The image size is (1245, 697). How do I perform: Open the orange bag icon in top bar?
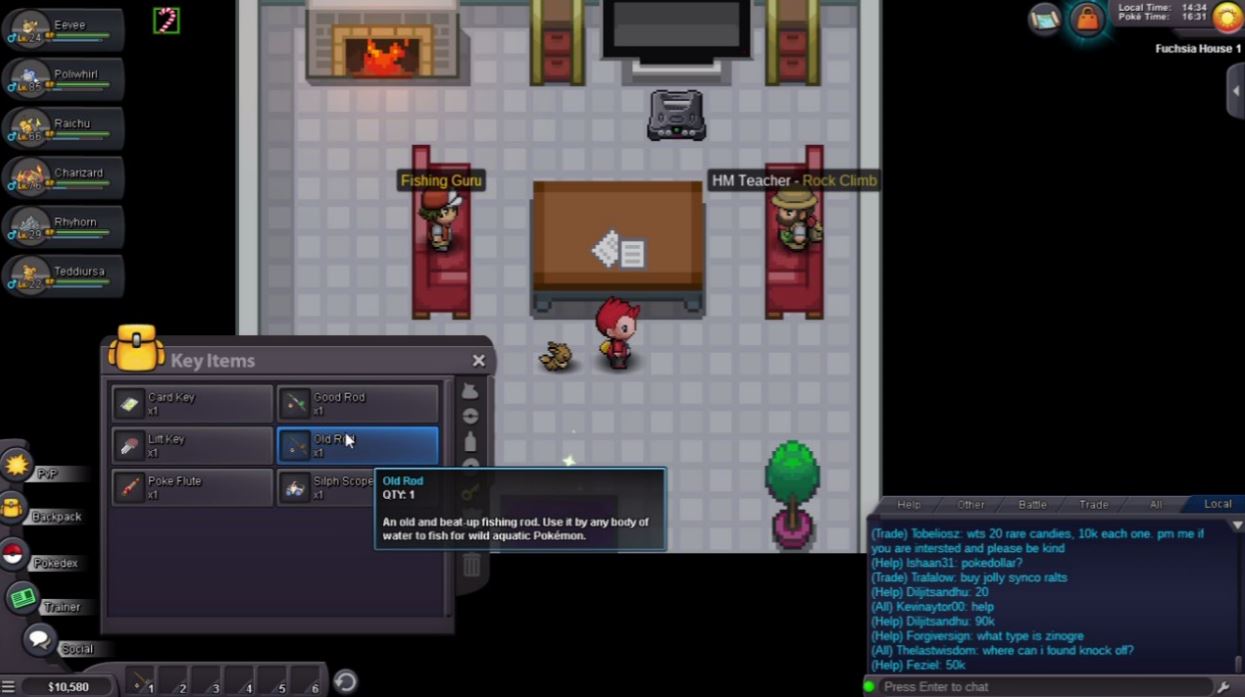1086,20
